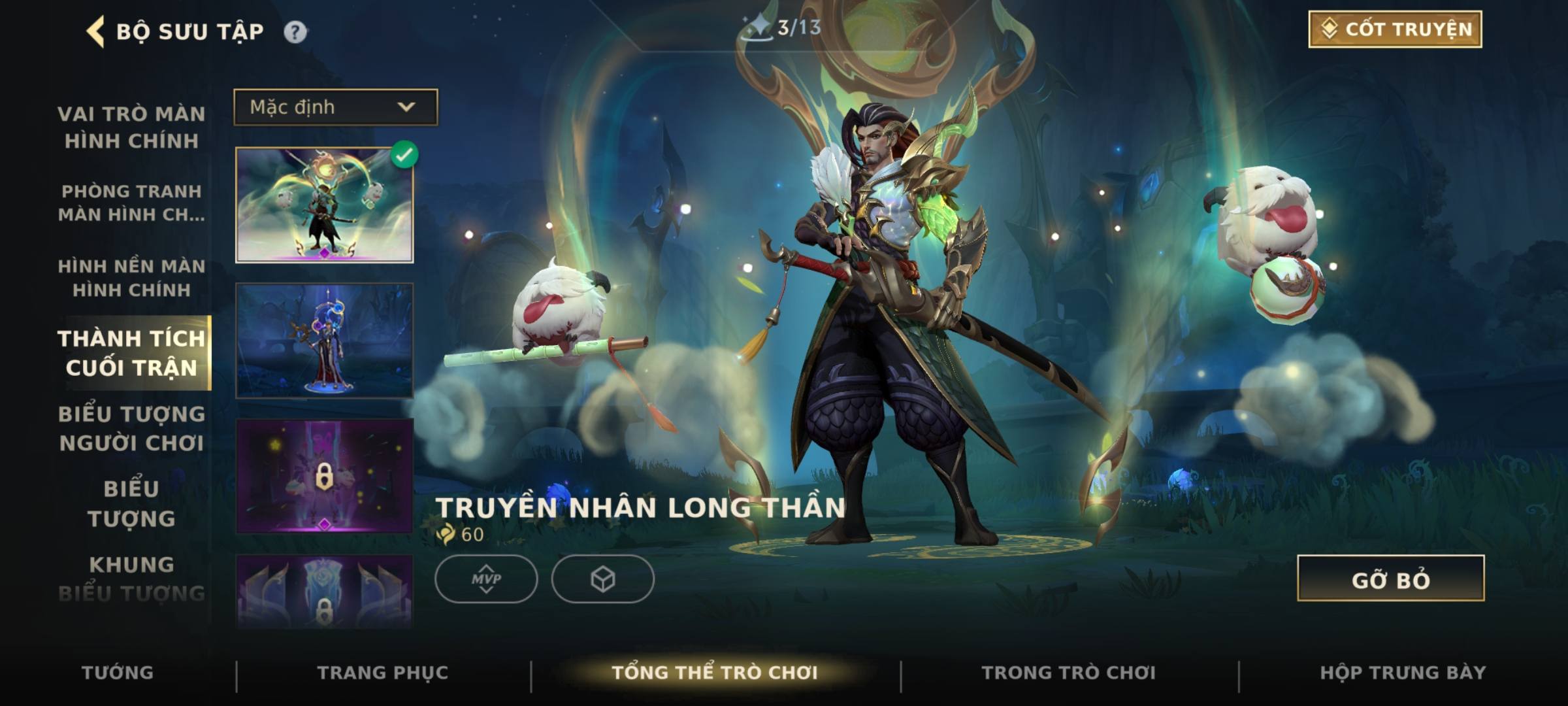Go back from Bộ Sưu Tập screen
The image size is (1568, 706).
coord(96,31)
